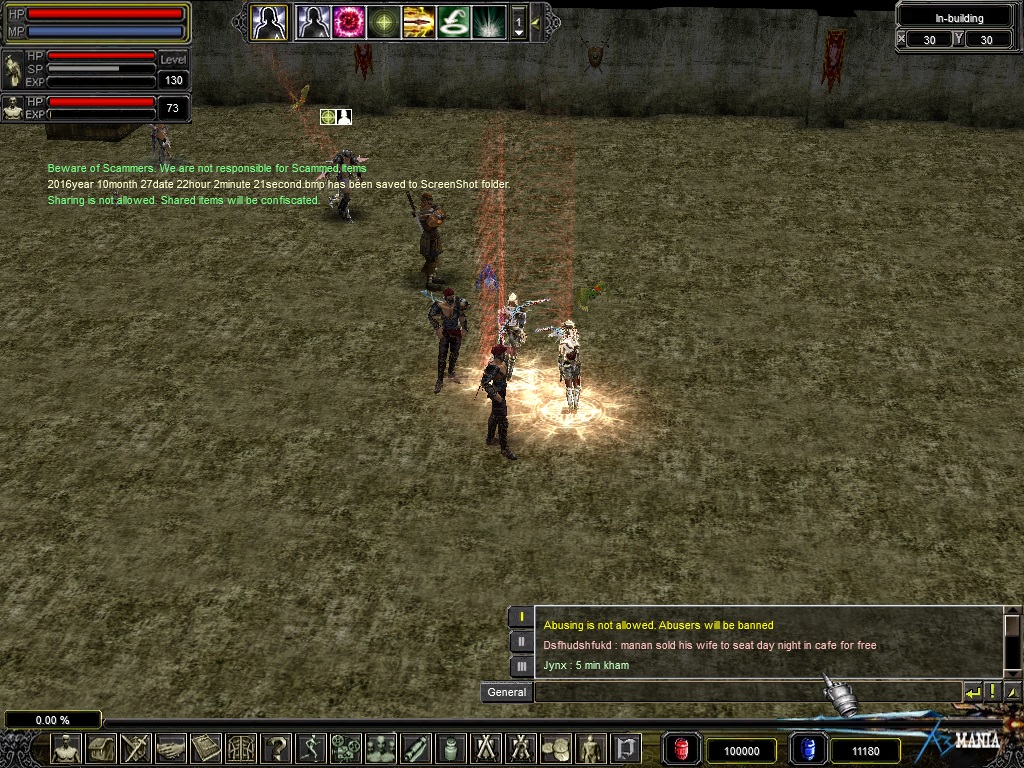Collapse the skill bar with green arrow

537,21
